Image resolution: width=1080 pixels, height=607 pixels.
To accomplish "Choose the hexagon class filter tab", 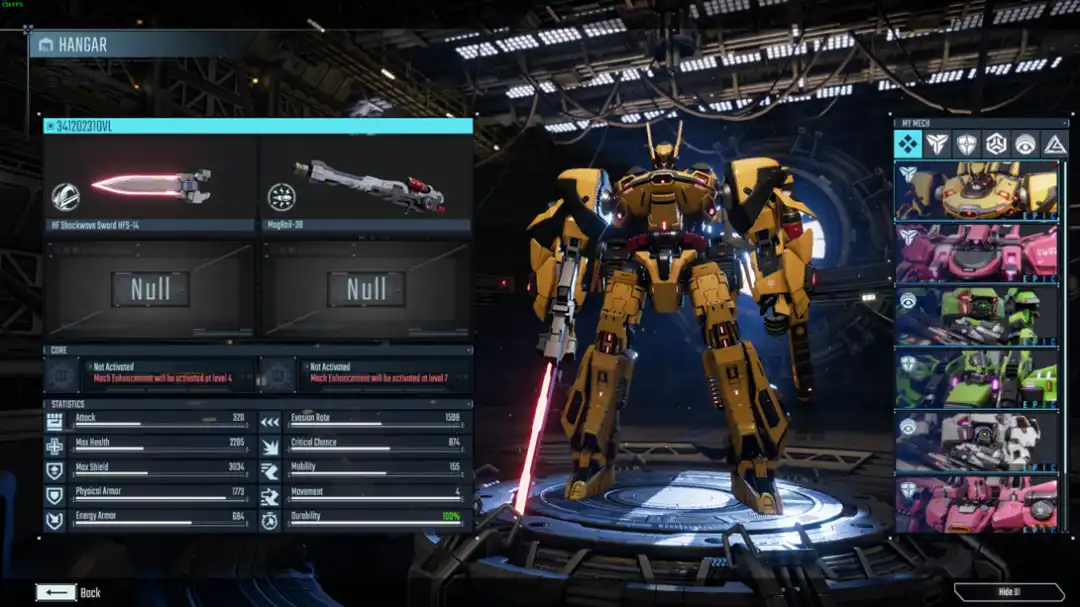I will coord(996,144).
